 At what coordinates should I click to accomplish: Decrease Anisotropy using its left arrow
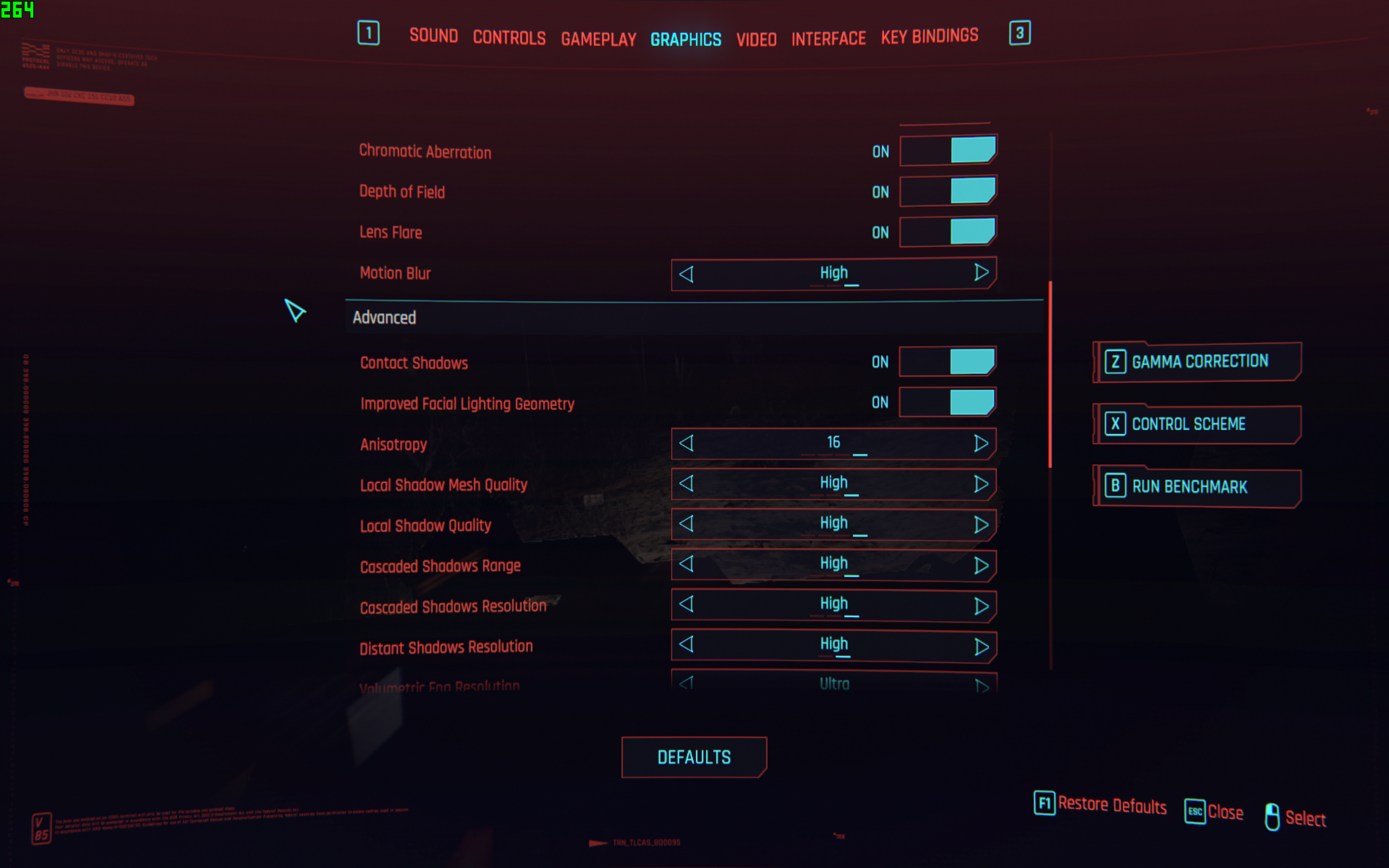click(686, 443)
